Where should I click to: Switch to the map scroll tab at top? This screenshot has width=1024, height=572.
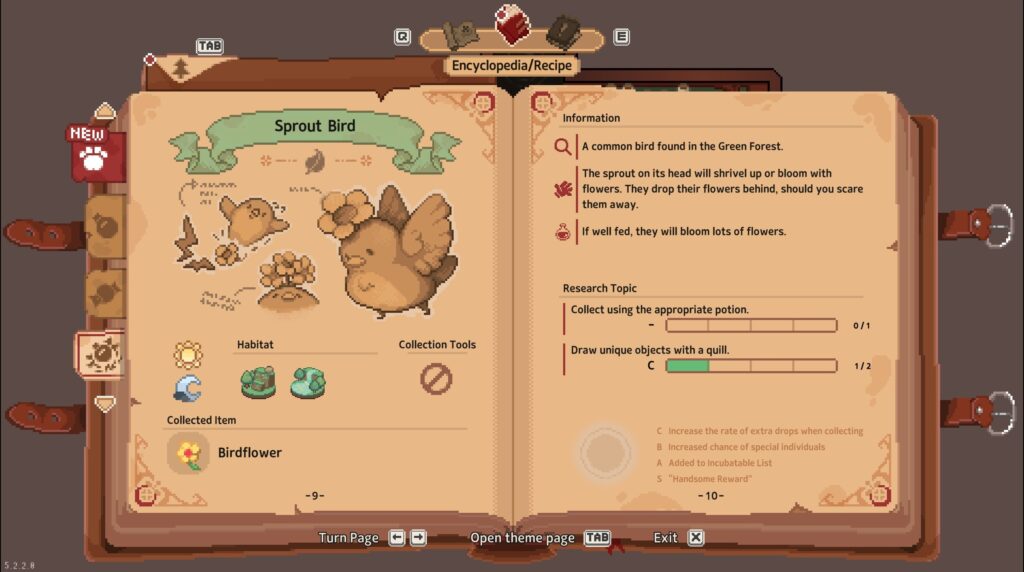tap(461, 34)
